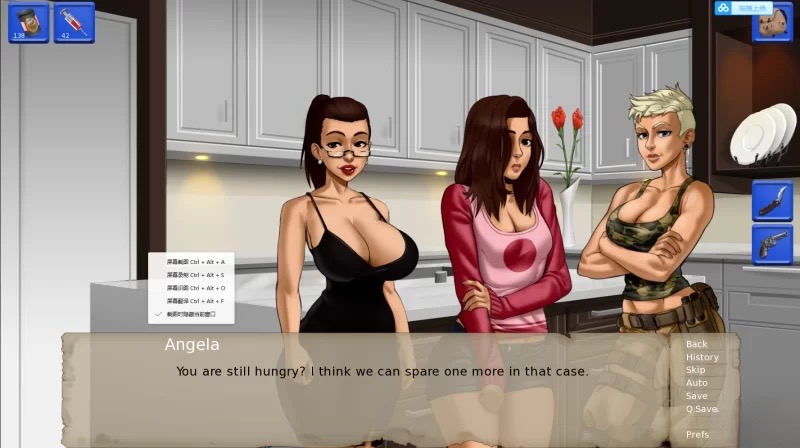The width and height of the screenshot is (800, 448).
Task: Select the Ctrl + Alt + S menu entry
Action: point(195,274)
